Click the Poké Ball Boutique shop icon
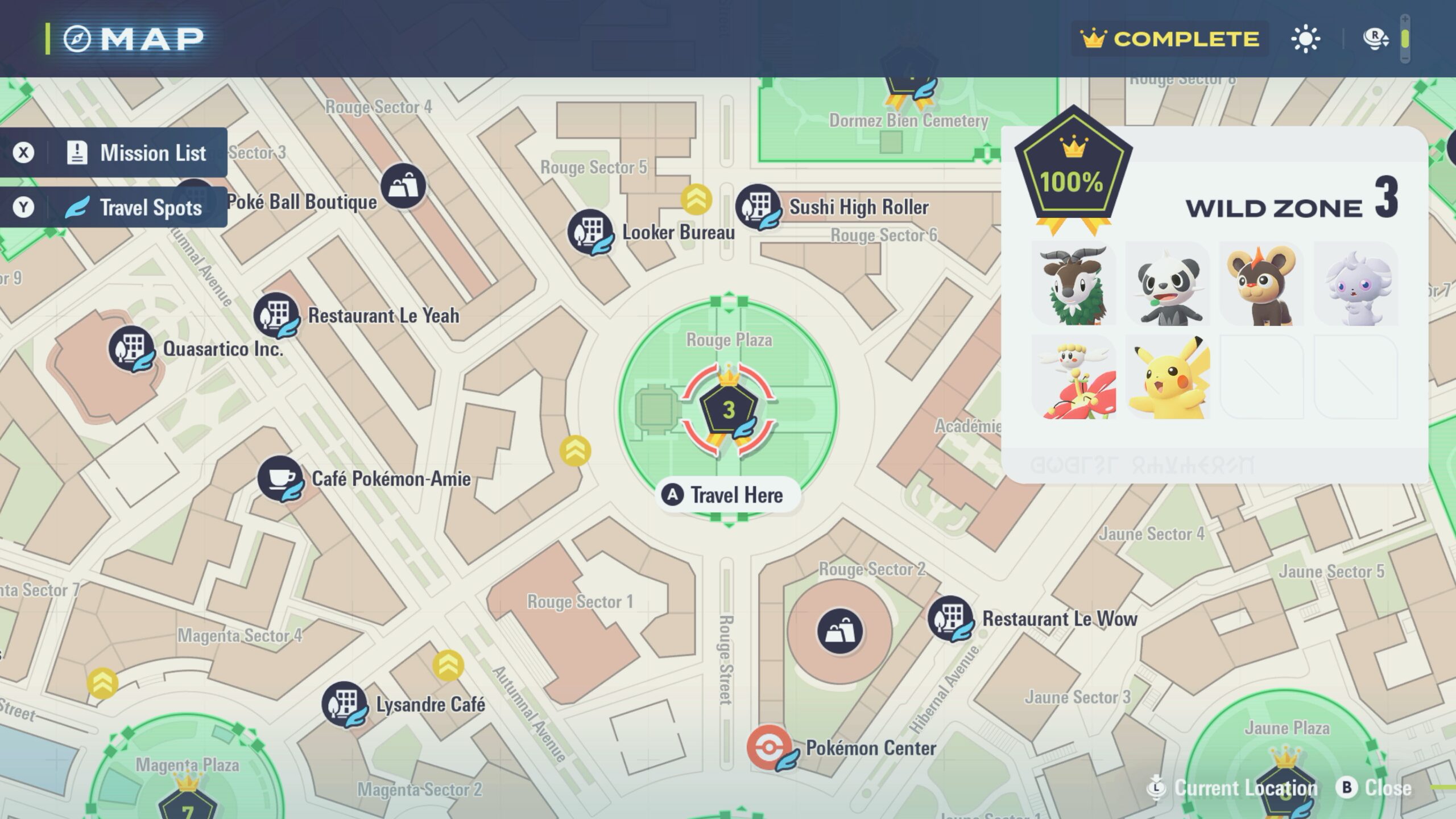The height and width of the screenshot is (819, 1456). [403, 186]
